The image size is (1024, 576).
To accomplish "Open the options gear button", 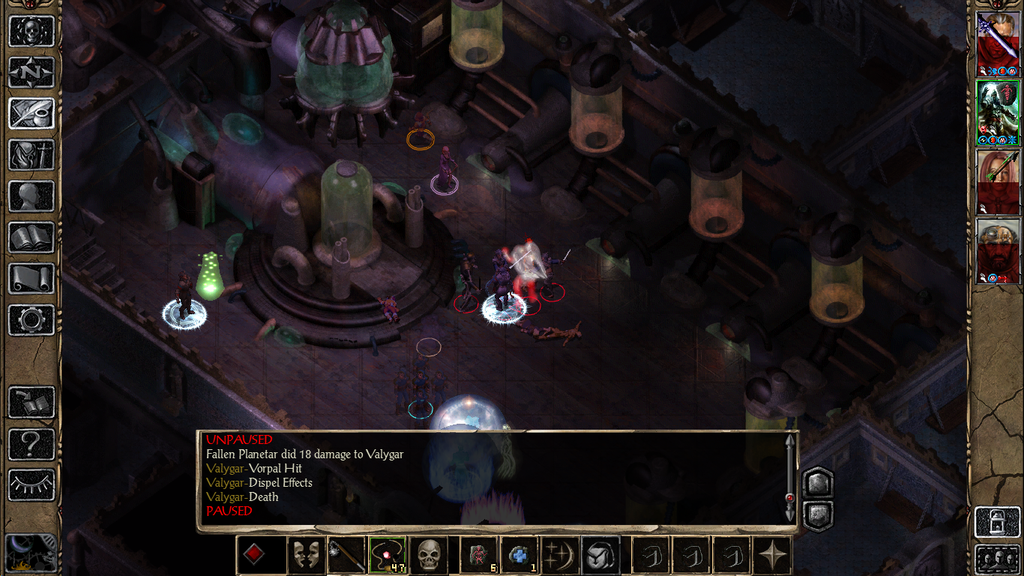I will pos(31,320).
